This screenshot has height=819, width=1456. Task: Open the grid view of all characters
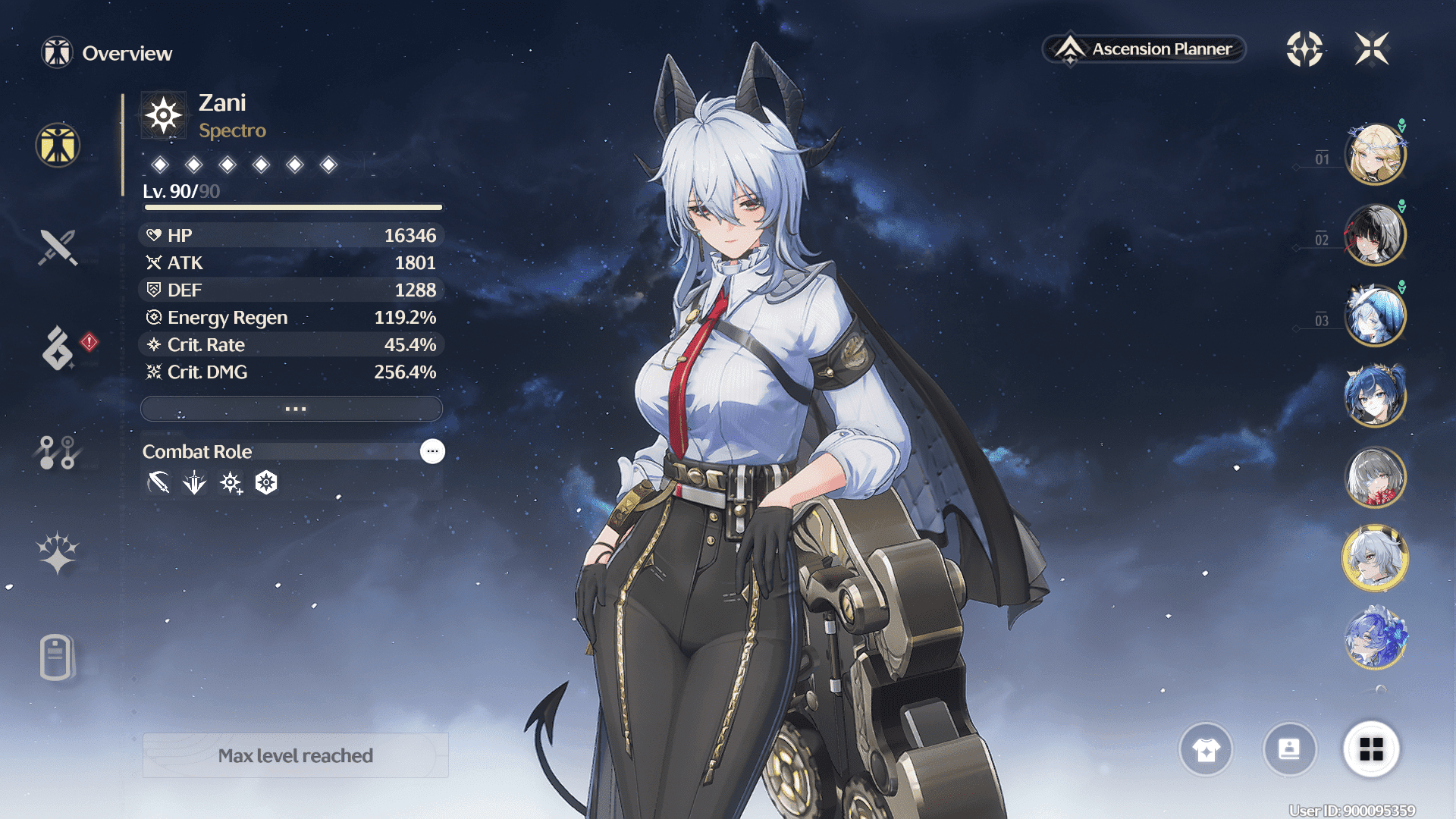tap(1371, 749)
